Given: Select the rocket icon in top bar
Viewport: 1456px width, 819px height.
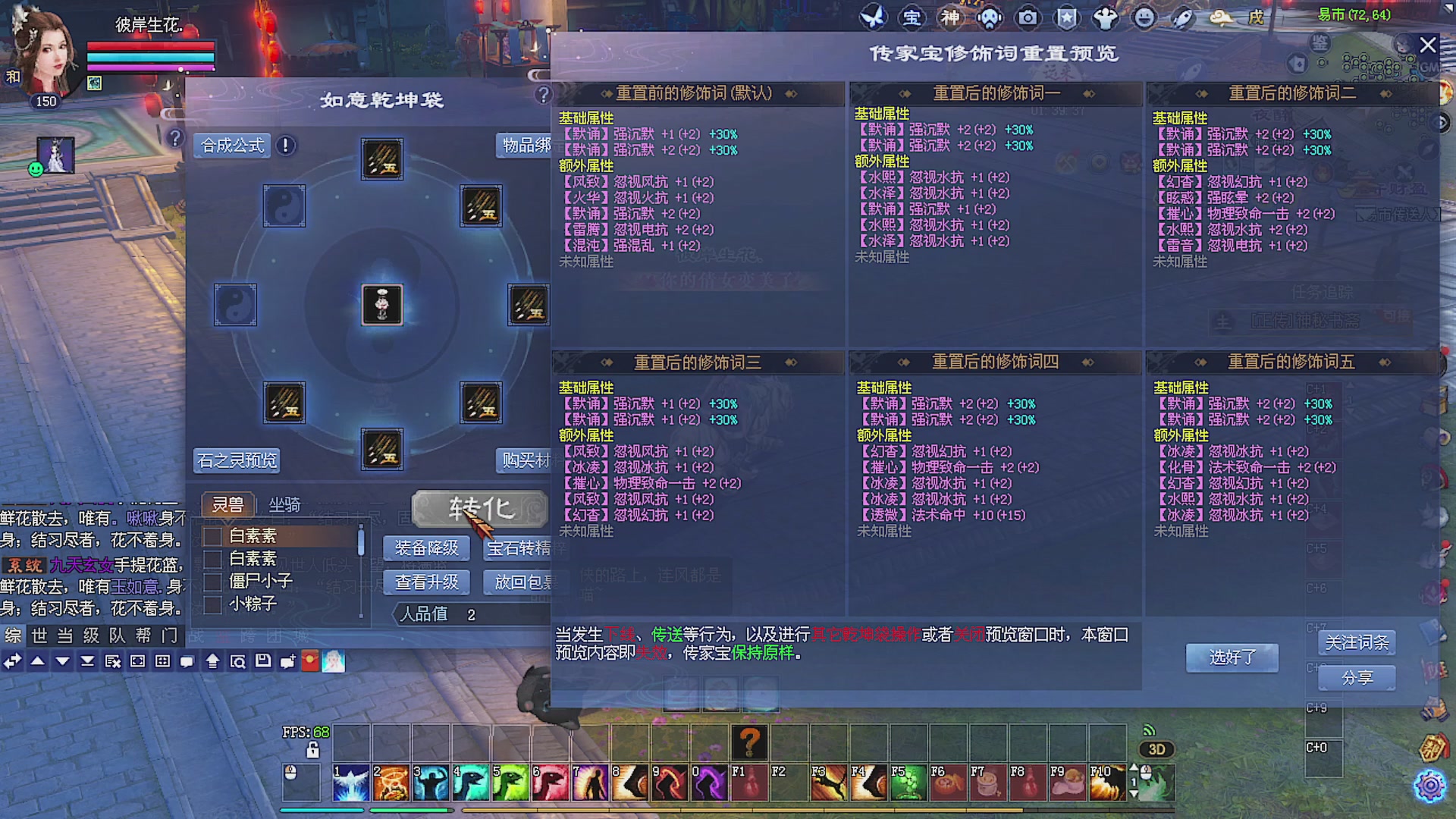Looking at the screenshot, I should pyautogui.click(x=1181, y=17).
